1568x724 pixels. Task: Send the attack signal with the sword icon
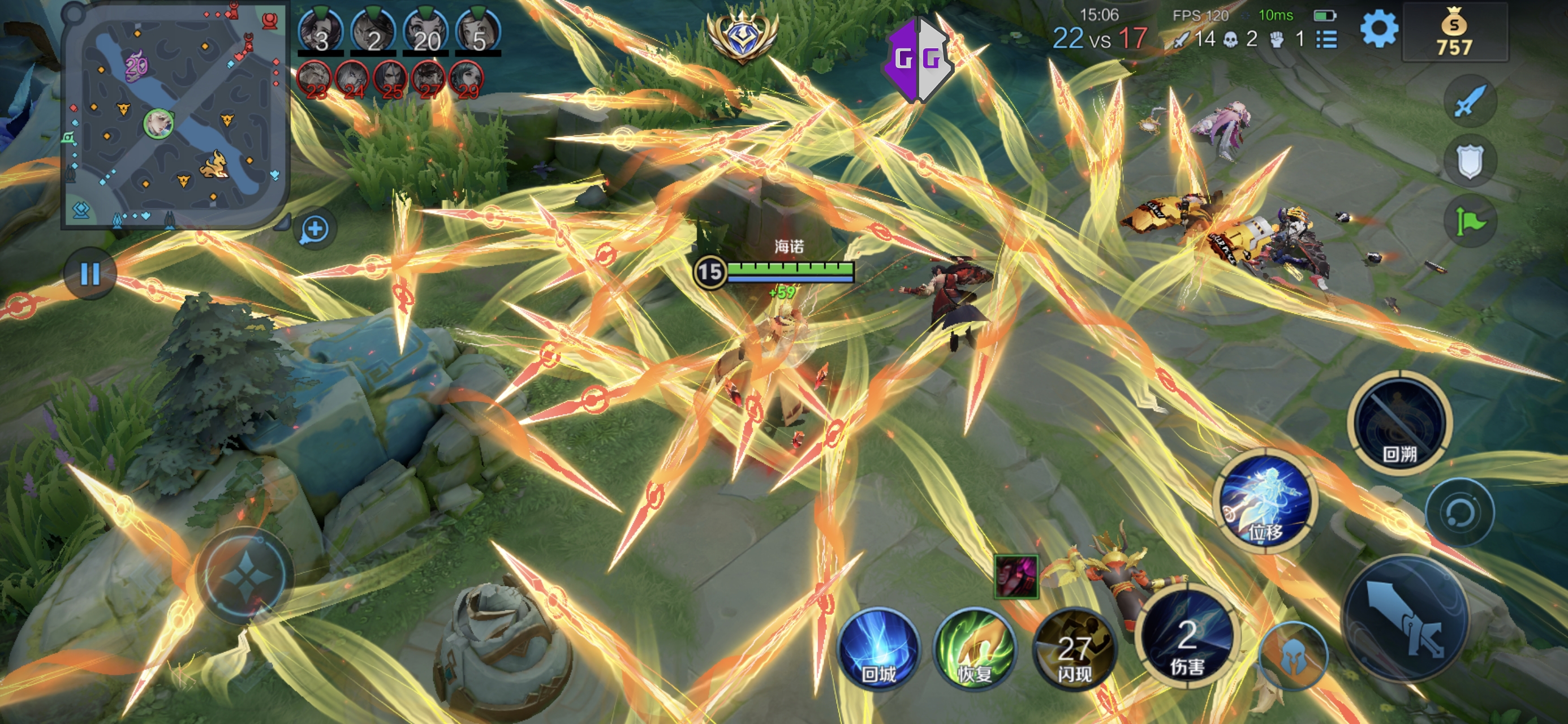click(x=1470, y=102)
